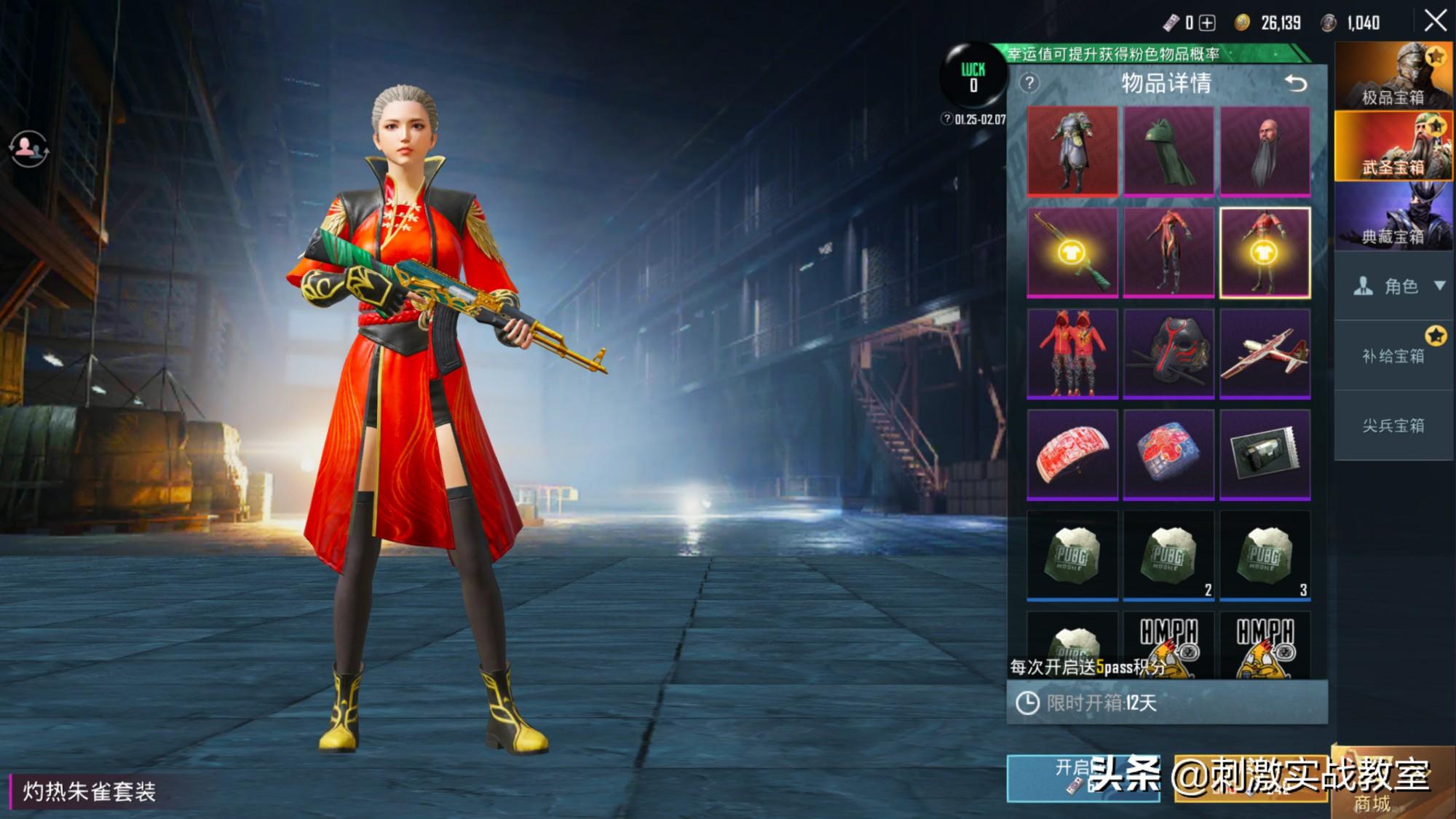This screenshot has height=819, width=1456.
Task: Switch to 补给宝箱 tab
Action: 1393,356
